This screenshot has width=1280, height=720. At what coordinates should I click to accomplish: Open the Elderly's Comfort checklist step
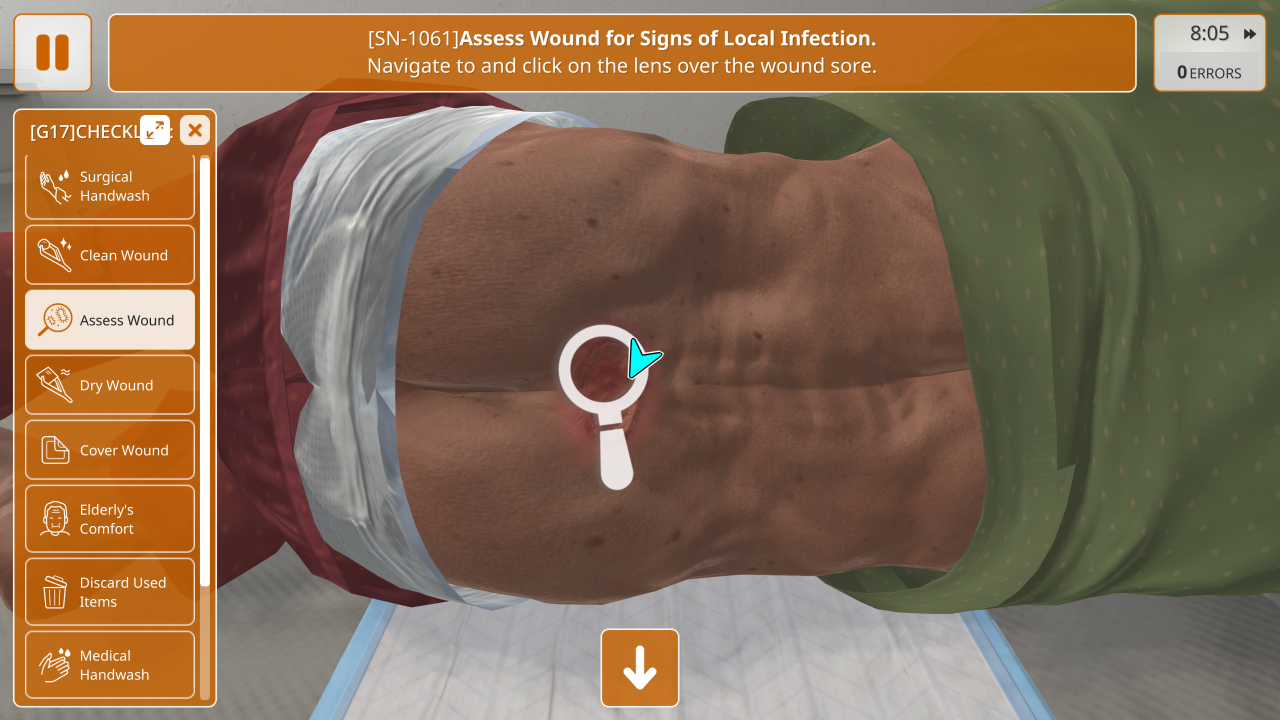(x=110, y=519)
